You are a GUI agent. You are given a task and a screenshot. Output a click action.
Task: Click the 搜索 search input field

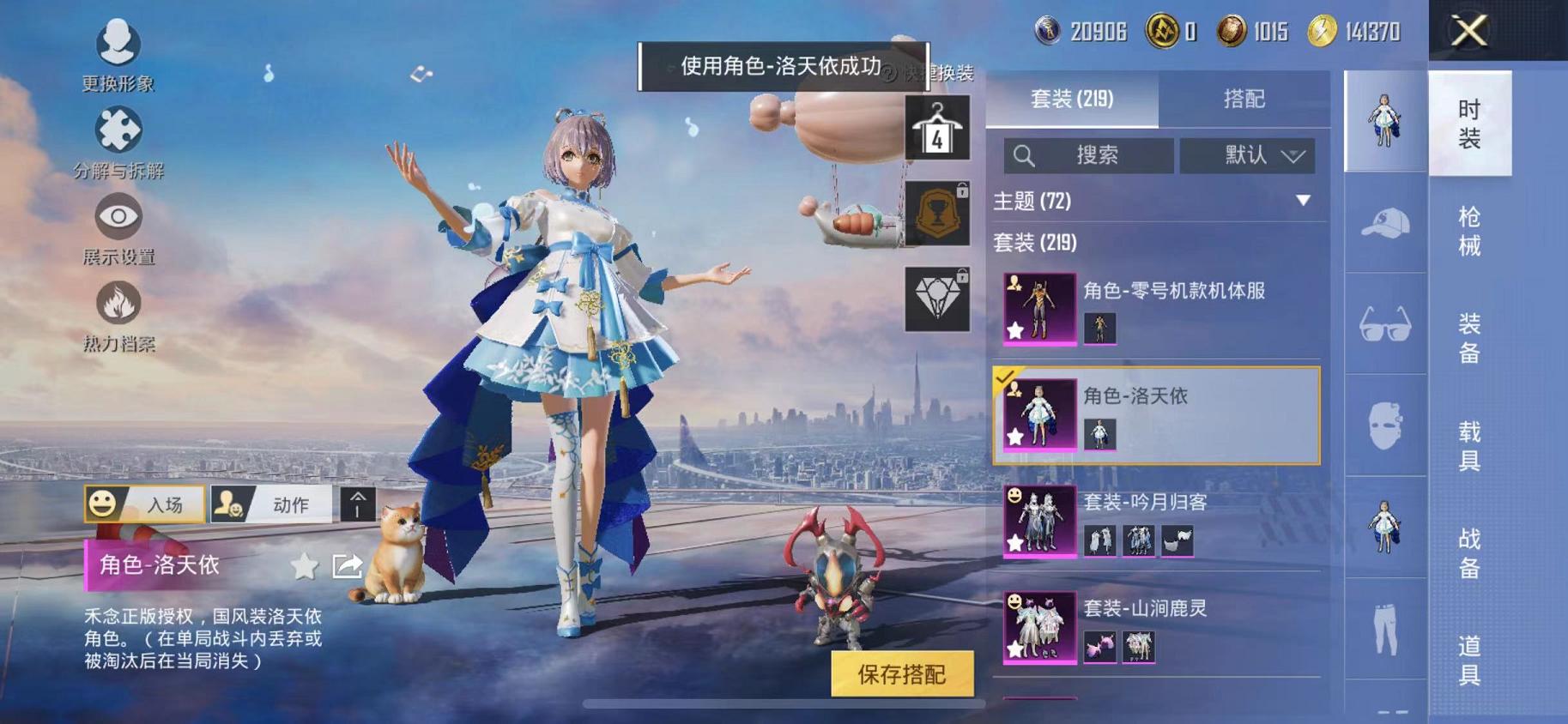(x=1087, y=155)
